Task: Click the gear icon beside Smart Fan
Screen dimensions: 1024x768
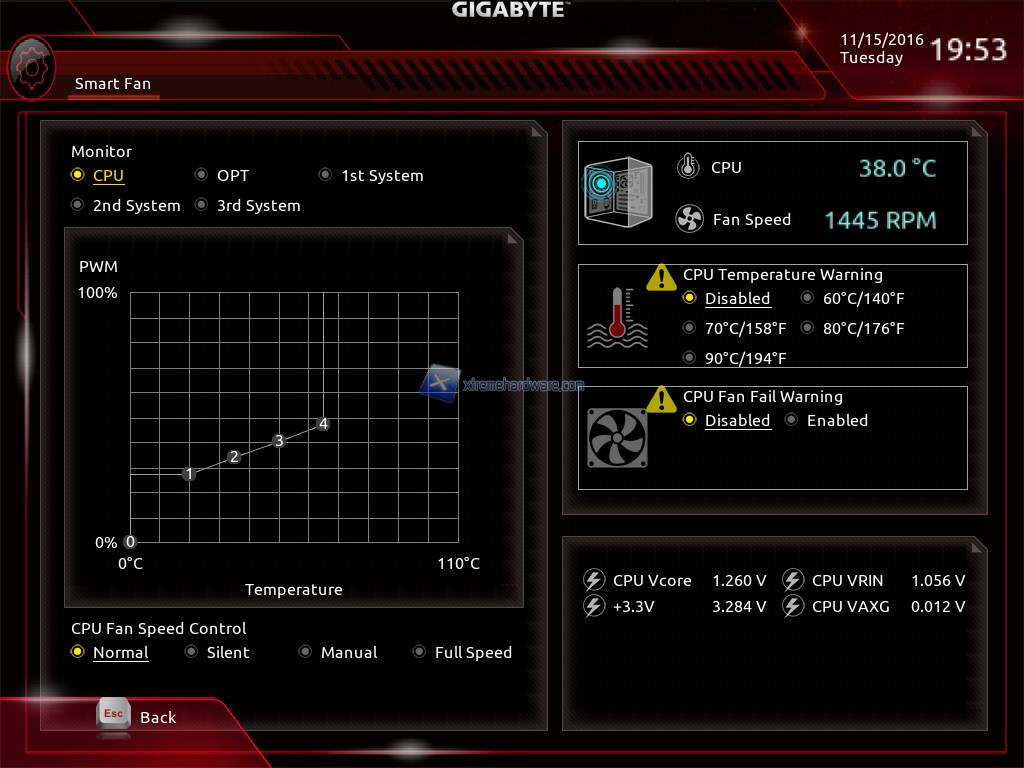Action: pos(31,66)
